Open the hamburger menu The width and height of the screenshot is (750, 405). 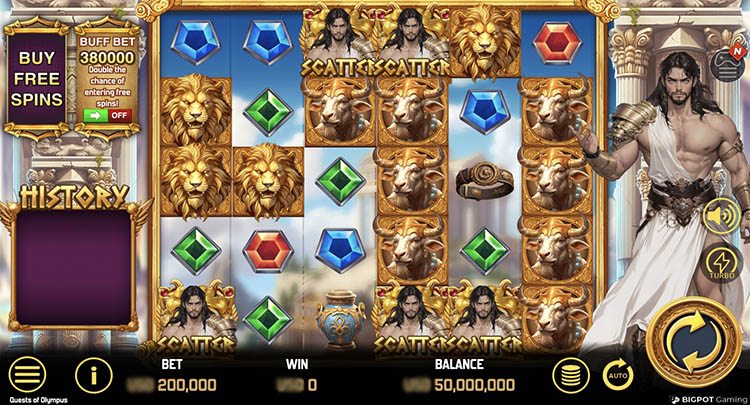click(27, 375)
